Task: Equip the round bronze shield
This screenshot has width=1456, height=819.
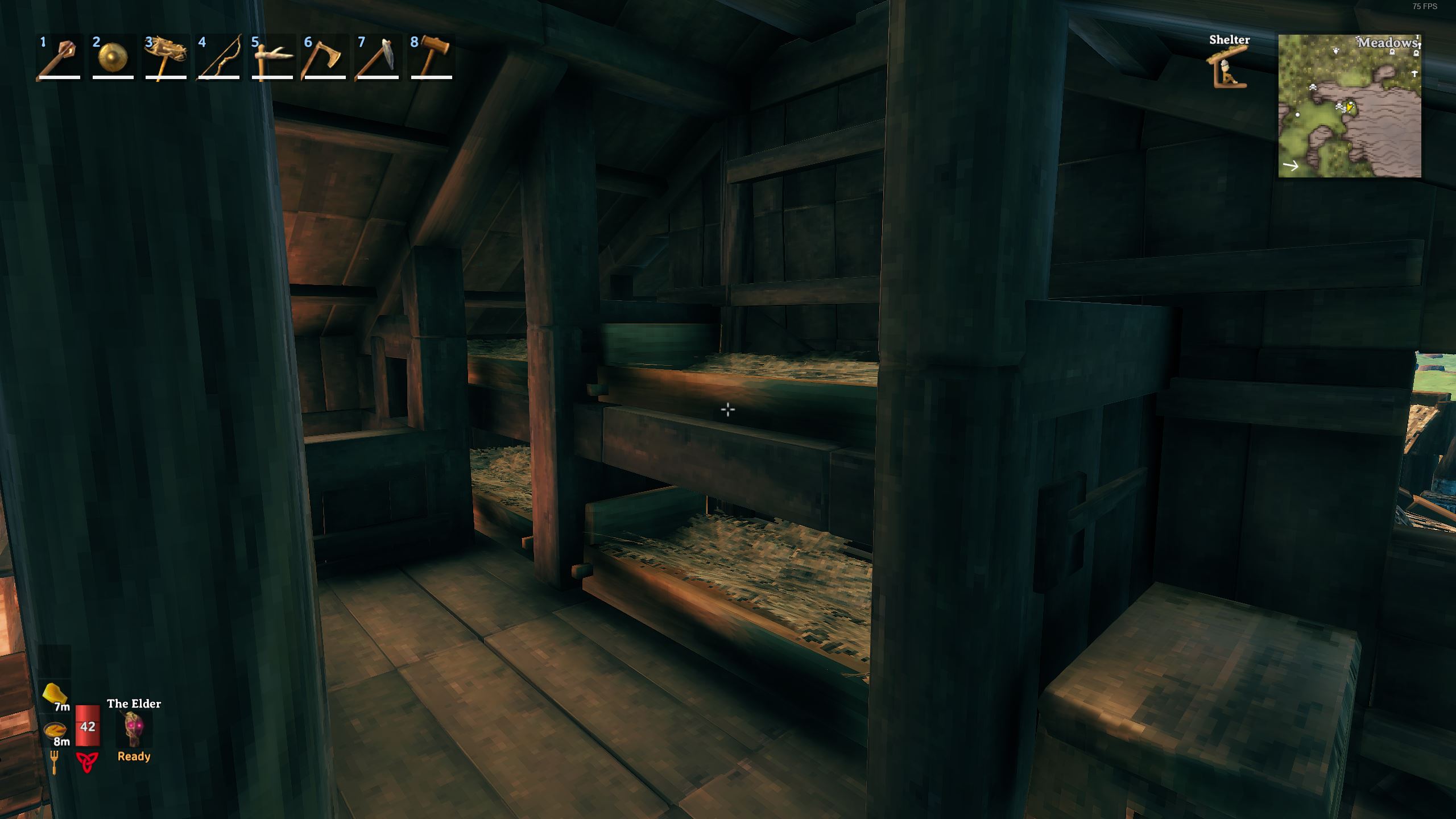Action: point(112,57)
